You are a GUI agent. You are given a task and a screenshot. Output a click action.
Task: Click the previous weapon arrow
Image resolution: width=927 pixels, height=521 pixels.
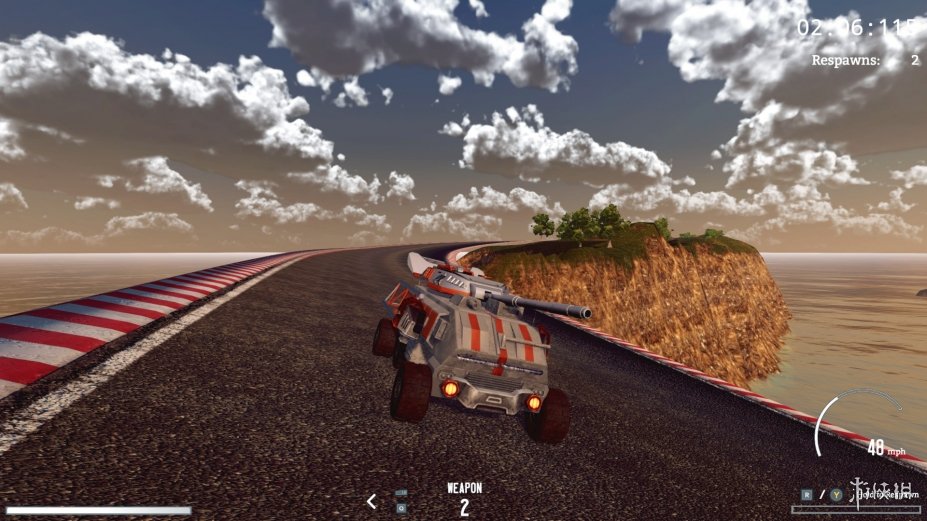tap(372, 501)
